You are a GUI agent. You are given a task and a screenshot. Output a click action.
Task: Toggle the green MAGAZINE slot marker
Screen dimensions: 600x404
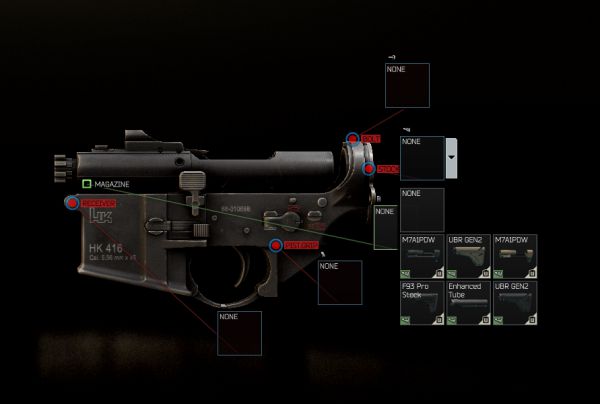coord(87,184)
